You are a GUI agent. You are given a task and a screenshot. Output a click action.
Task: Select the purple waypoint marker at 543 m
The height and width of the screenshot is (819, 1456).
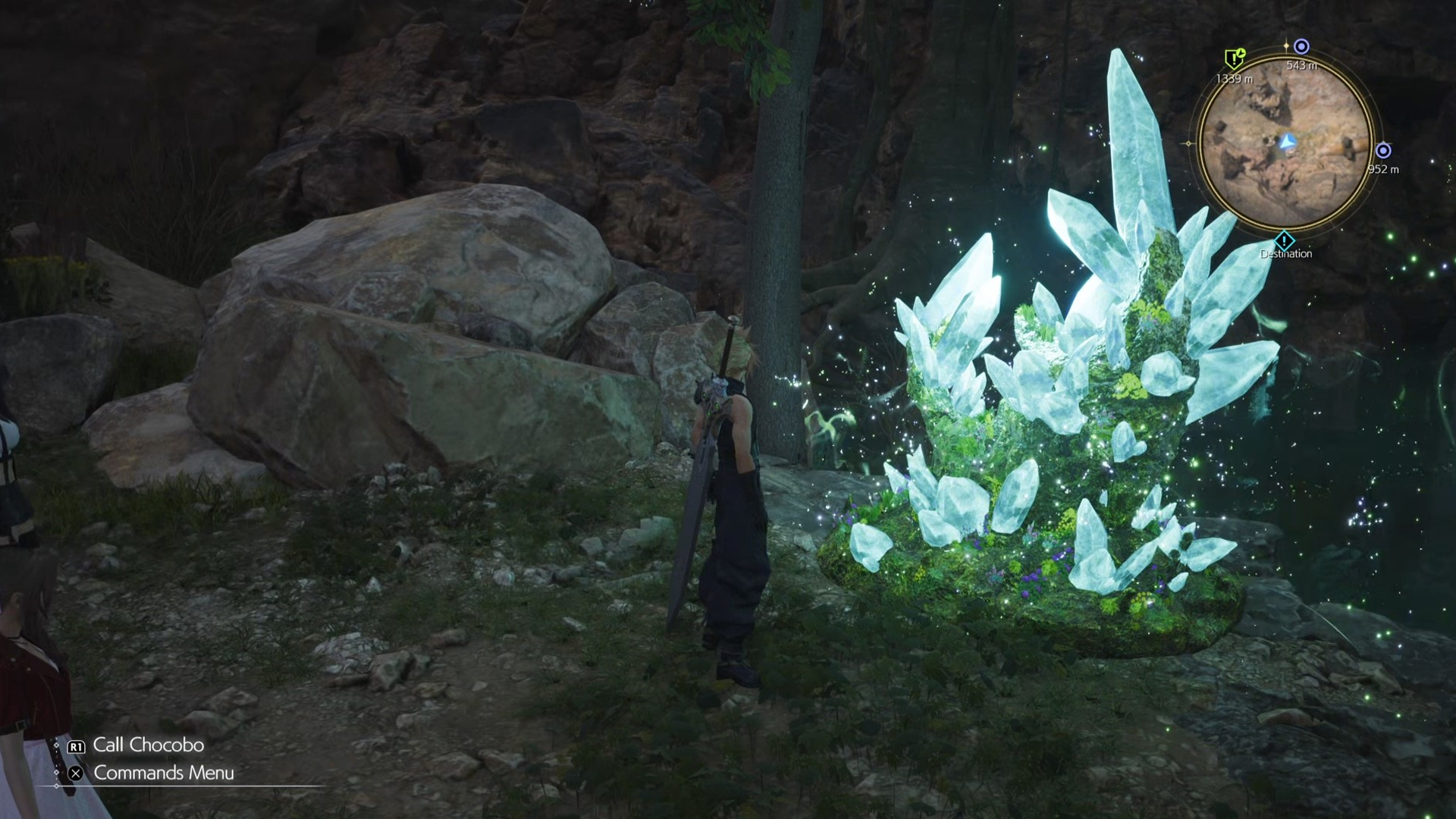1301,47
